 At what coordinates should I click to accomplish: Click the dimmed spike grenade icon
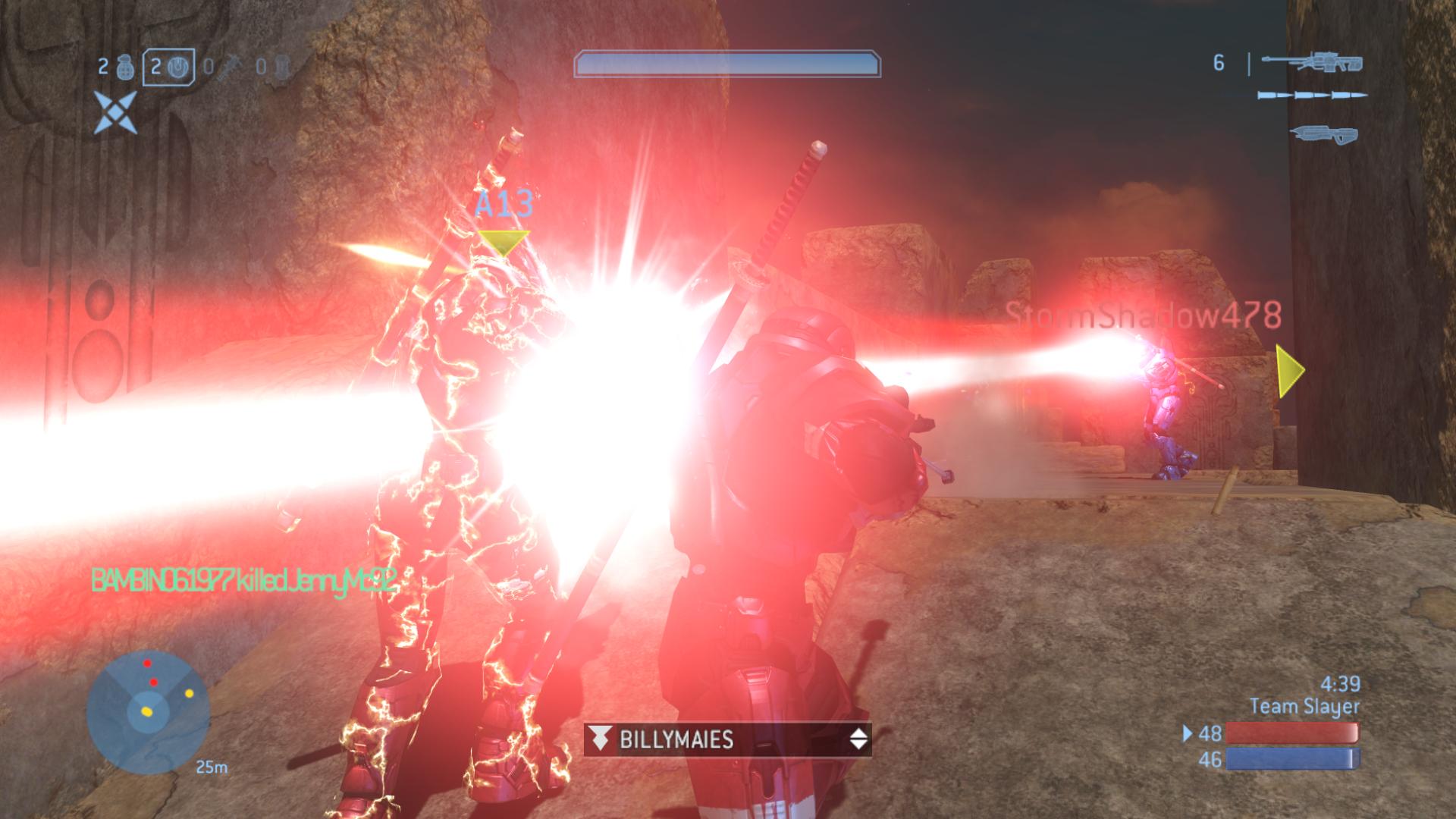click(x=227, y=68)
